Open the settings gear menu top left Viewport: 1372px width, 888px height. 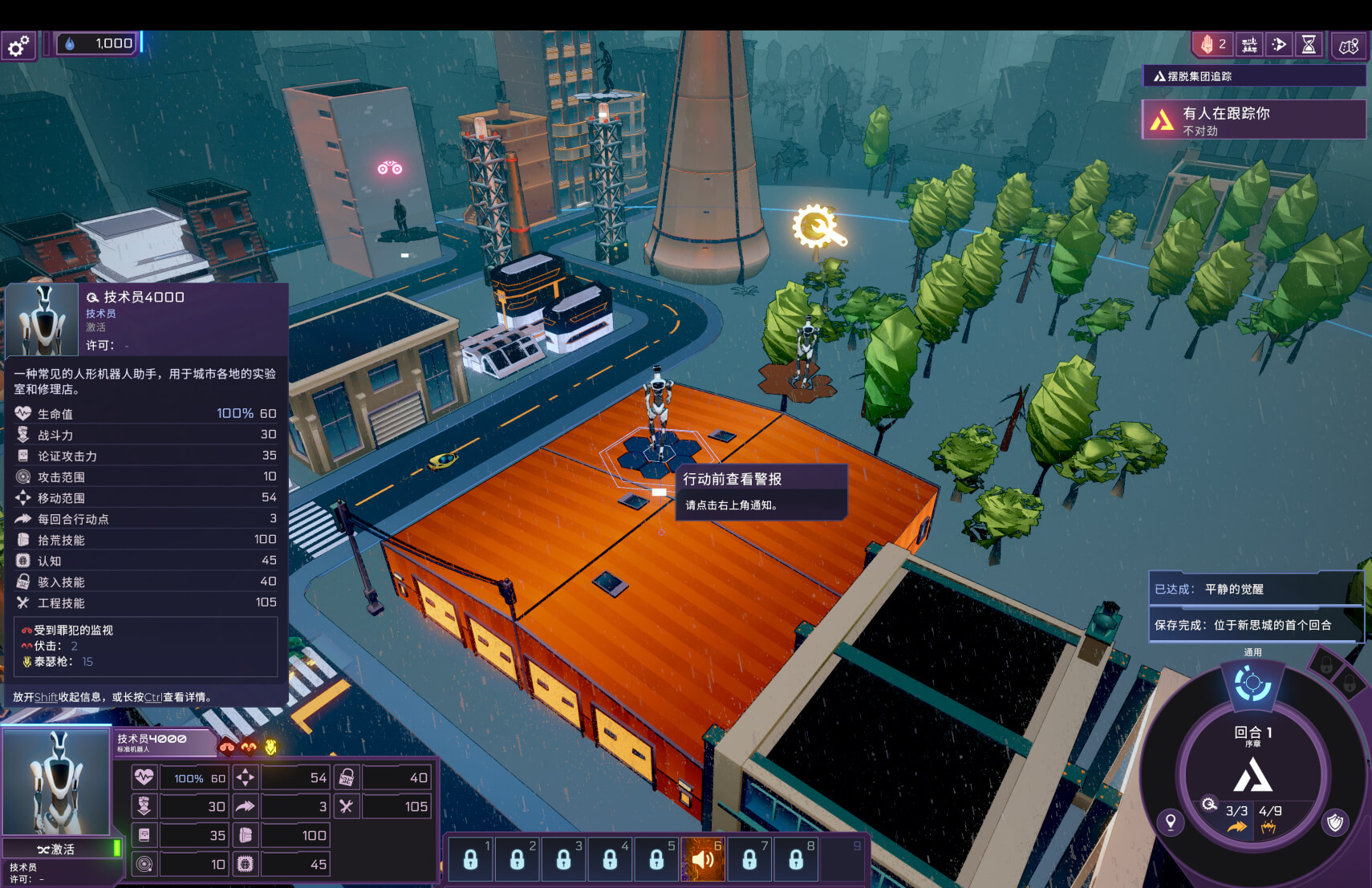(x=17, y=45)
